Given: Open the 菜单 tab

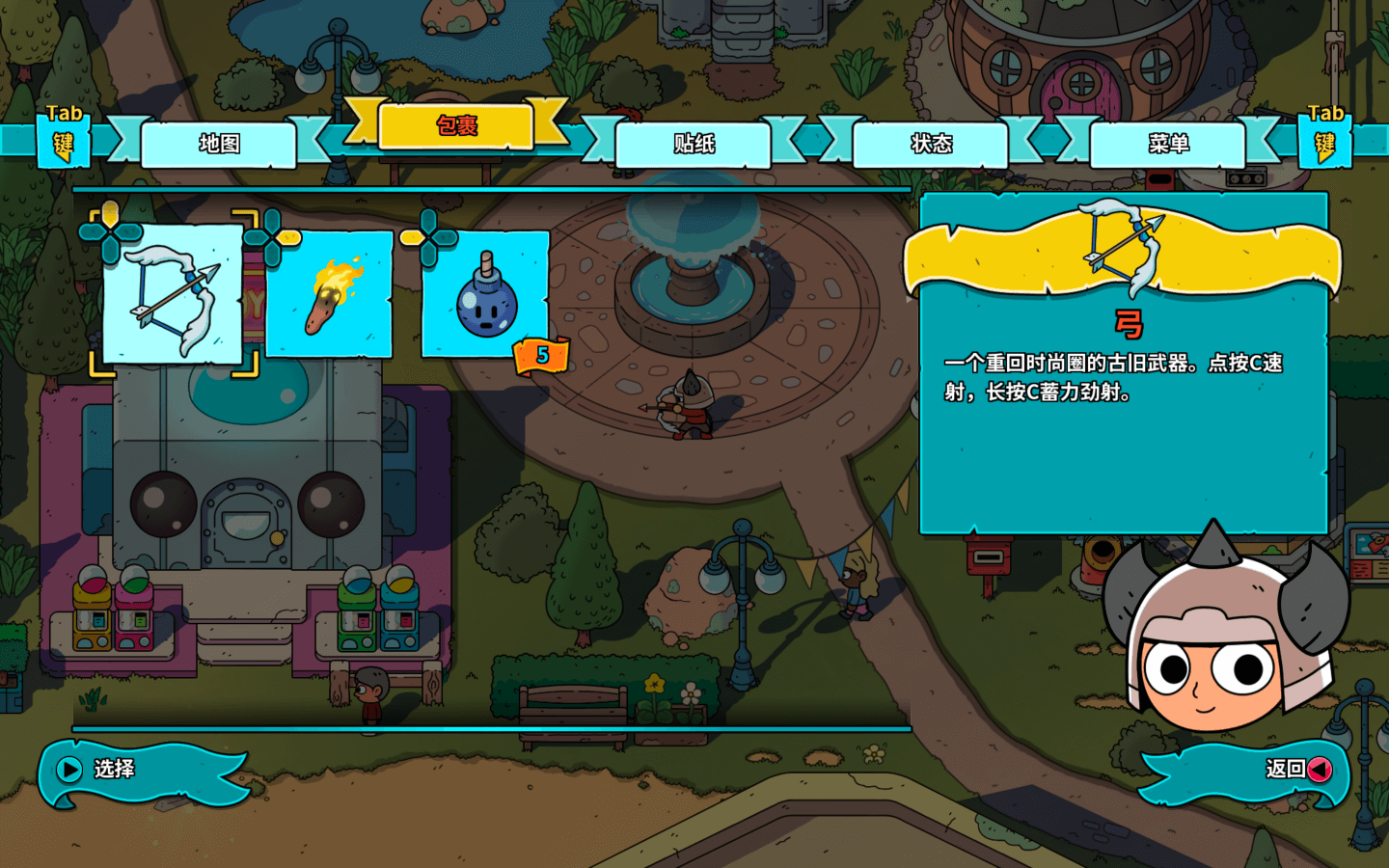Looking at the screenshot, I should [1168, 145].
